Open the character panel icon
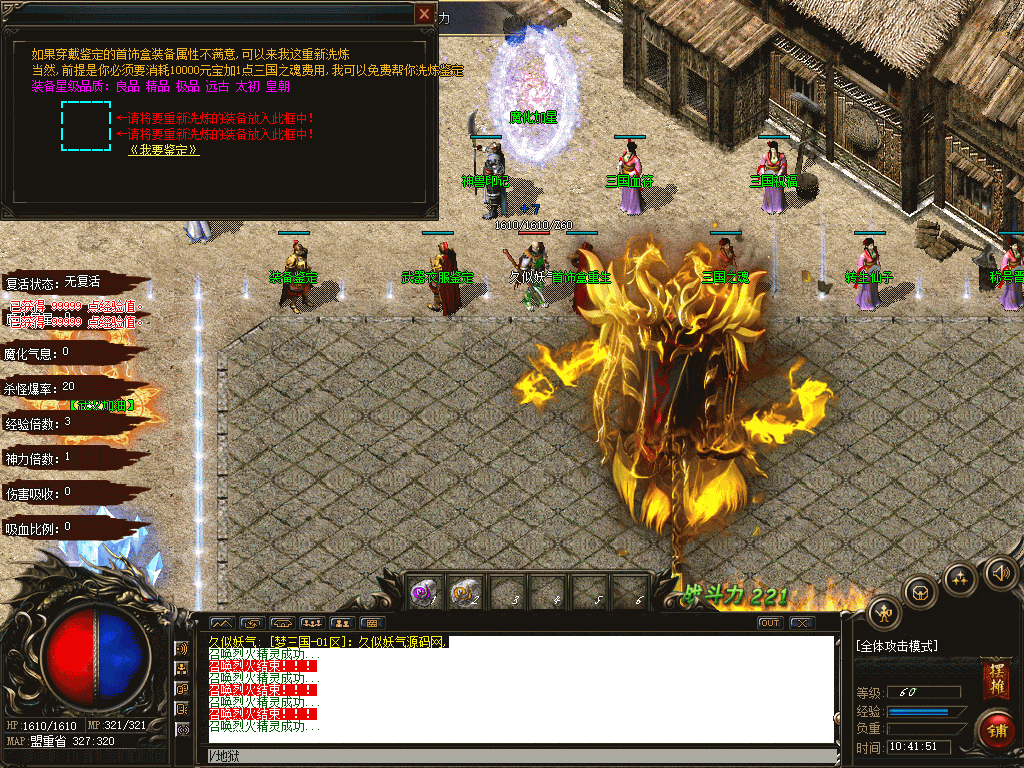 coord(884,612)
